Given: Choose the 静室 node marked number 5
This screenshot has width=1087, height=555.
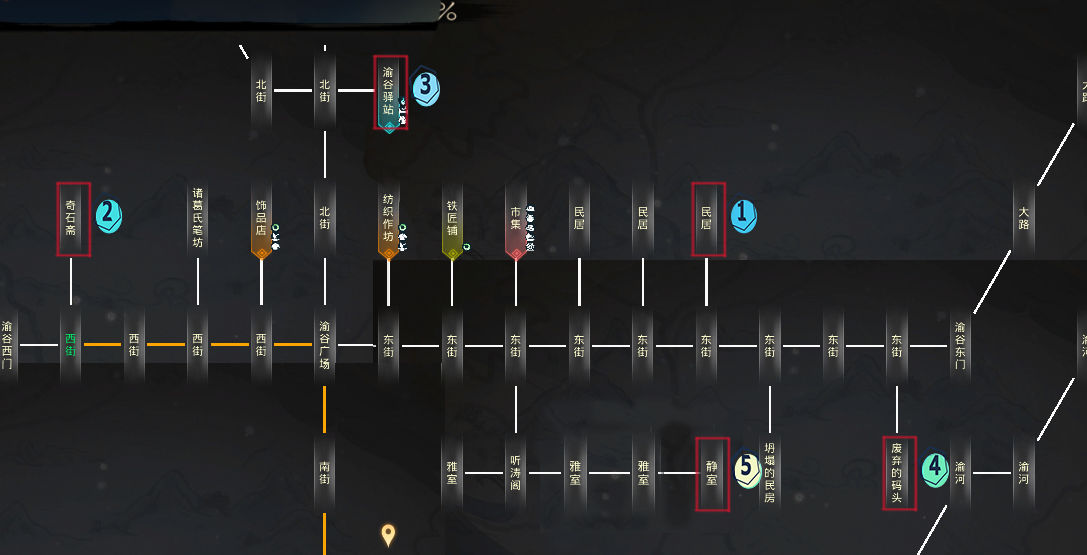Looking at the screenshot, I should (x=712, y=473).
